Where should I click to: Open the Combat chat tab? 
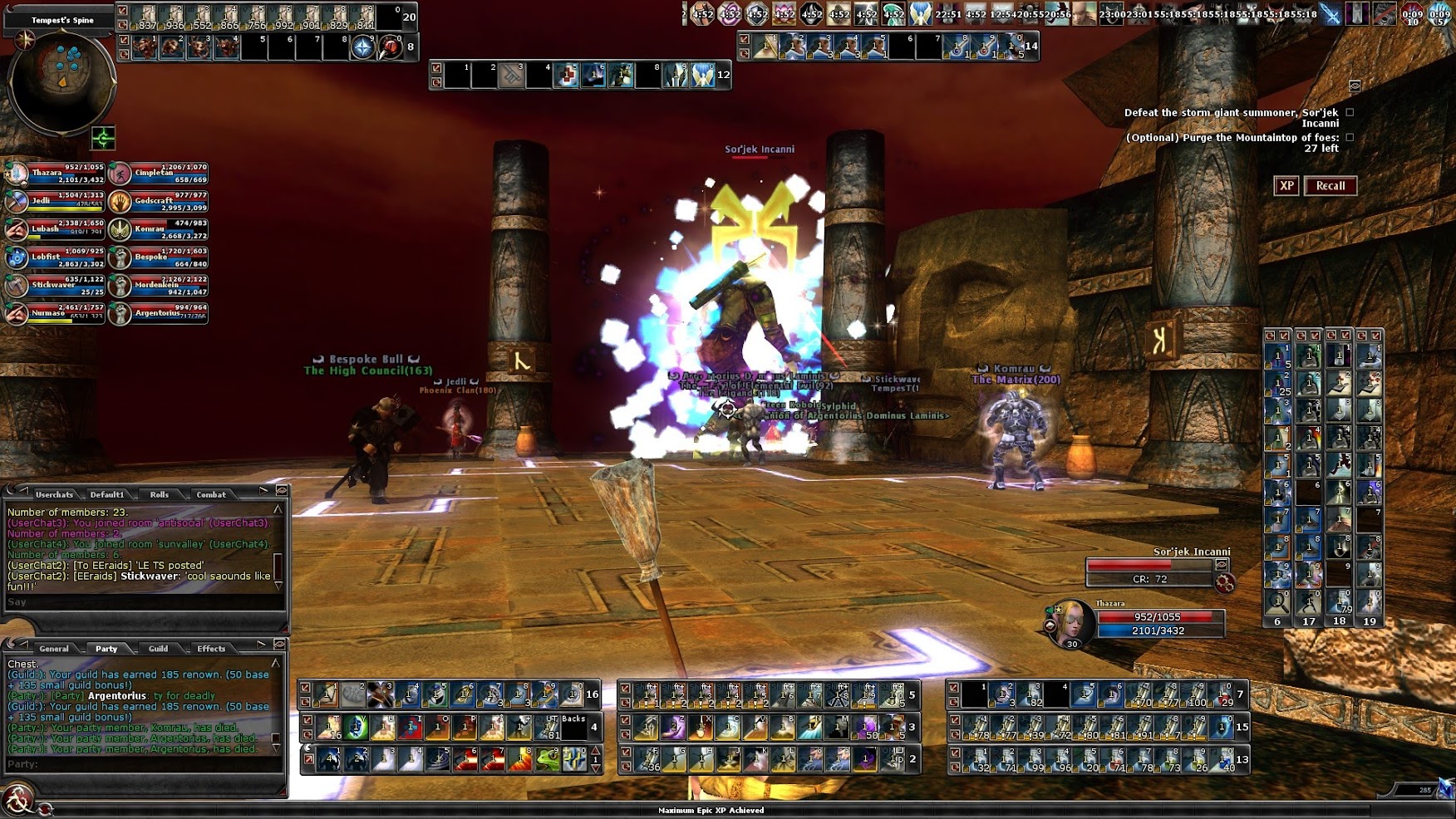210,494
